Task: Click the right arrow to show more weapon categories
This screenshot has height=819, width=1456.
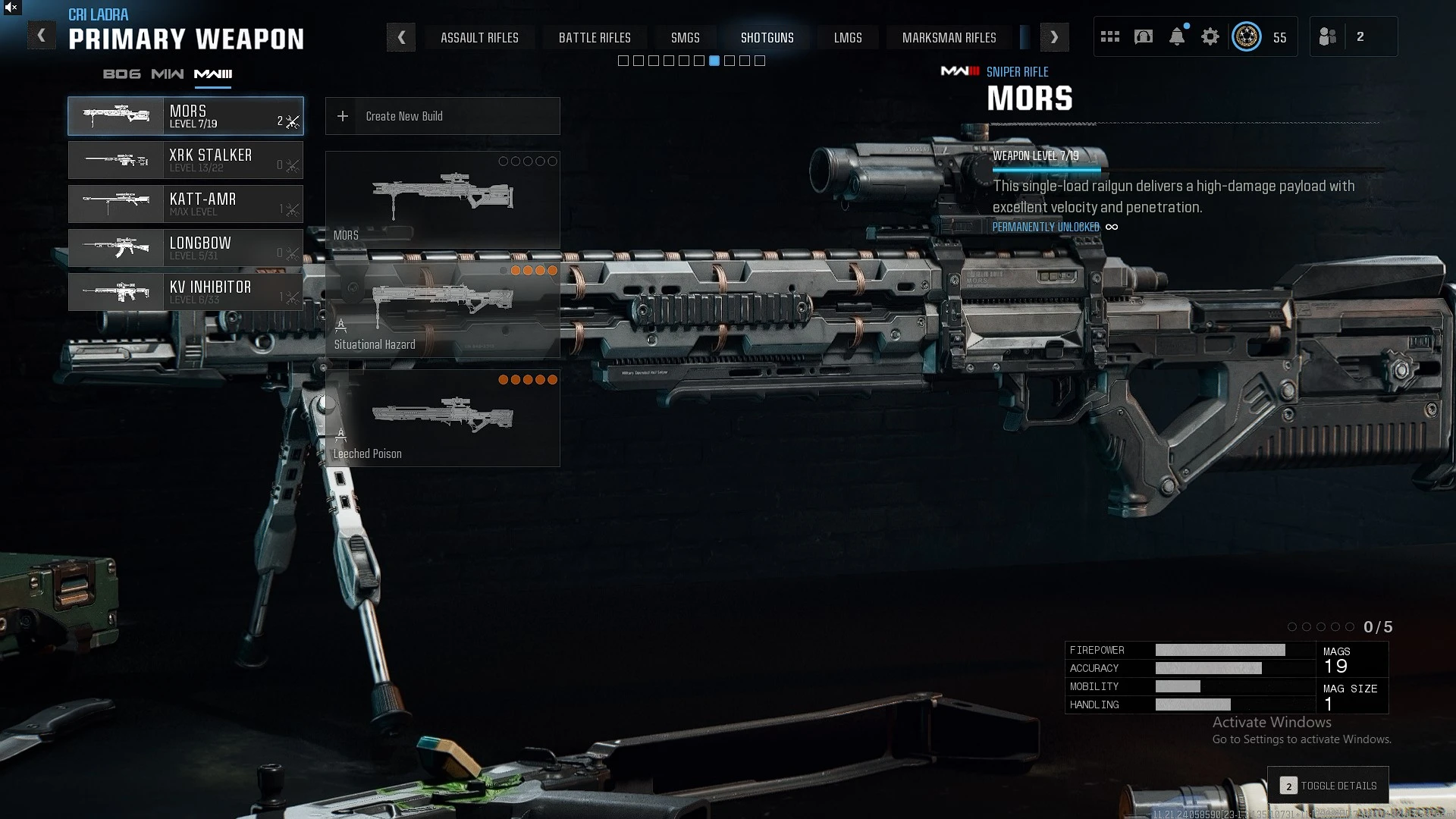Action: pos(1054,37)
